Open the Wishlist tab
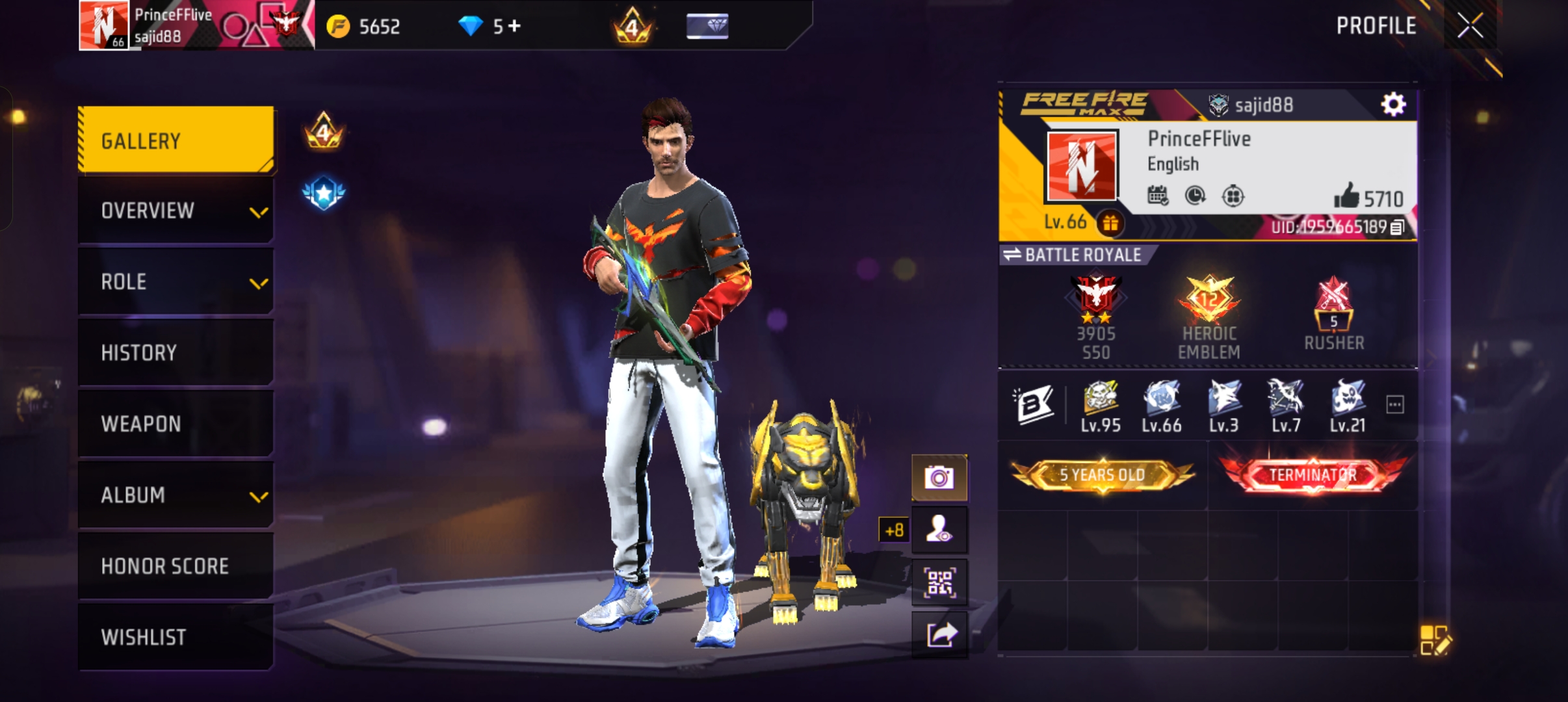 176,636
